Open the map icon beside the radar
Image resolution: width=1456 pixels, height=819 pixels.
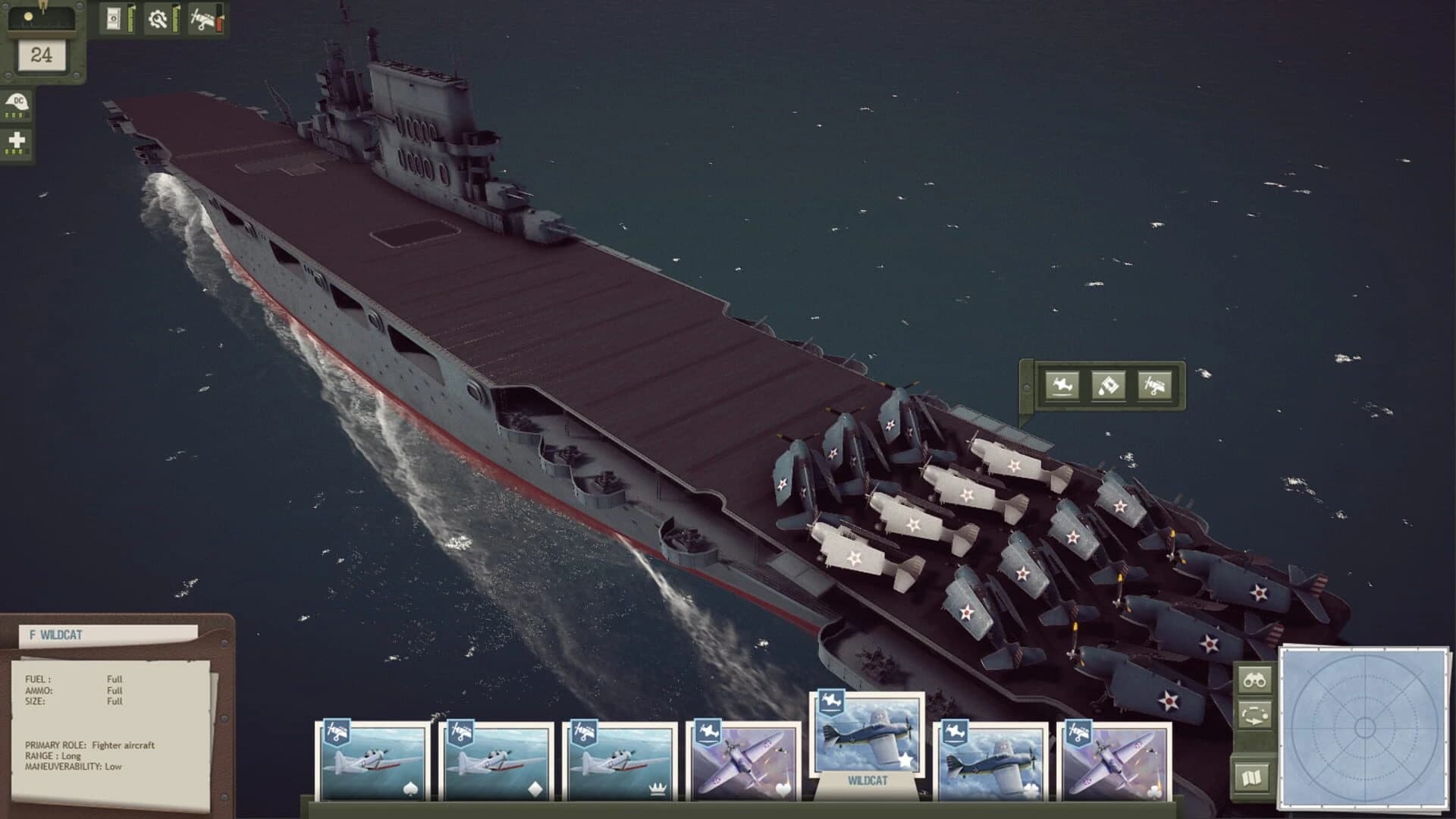[x=1255, y=777]
